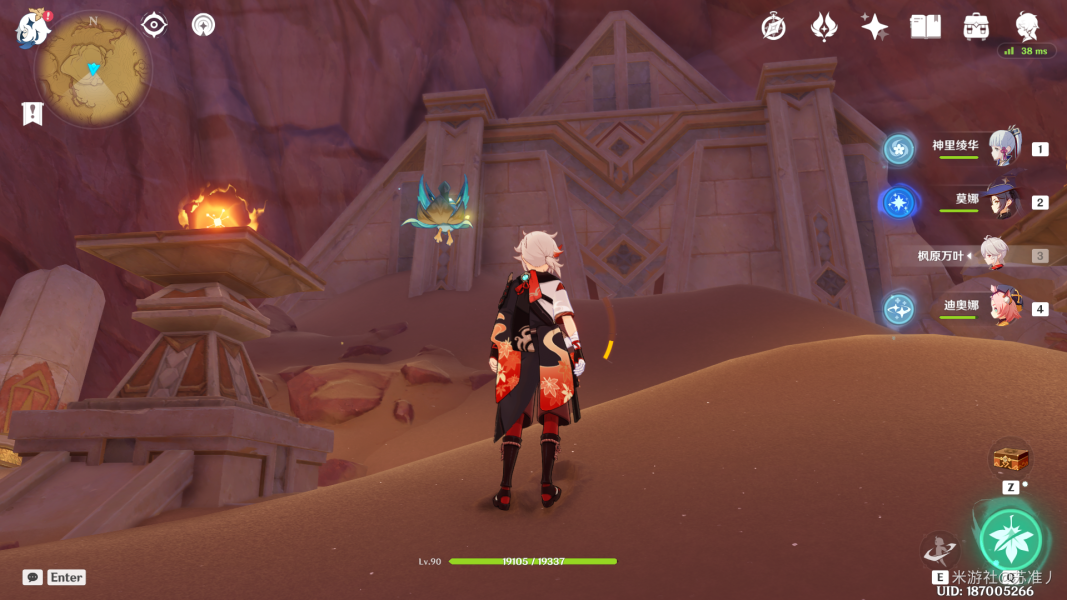This screenshot has height=600, width=1067.
Task: Open the circular minimap
Action: click(x=93, y=68)
